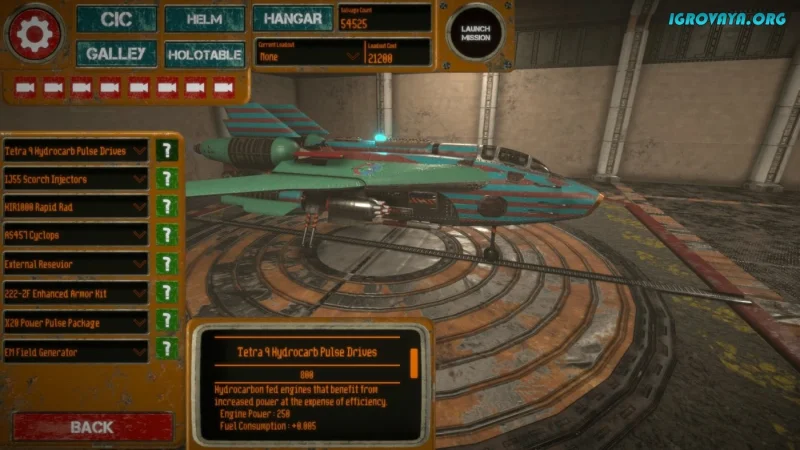Open the Holotable
Viewport: 800px width, 450px height.
pos(204,54)
